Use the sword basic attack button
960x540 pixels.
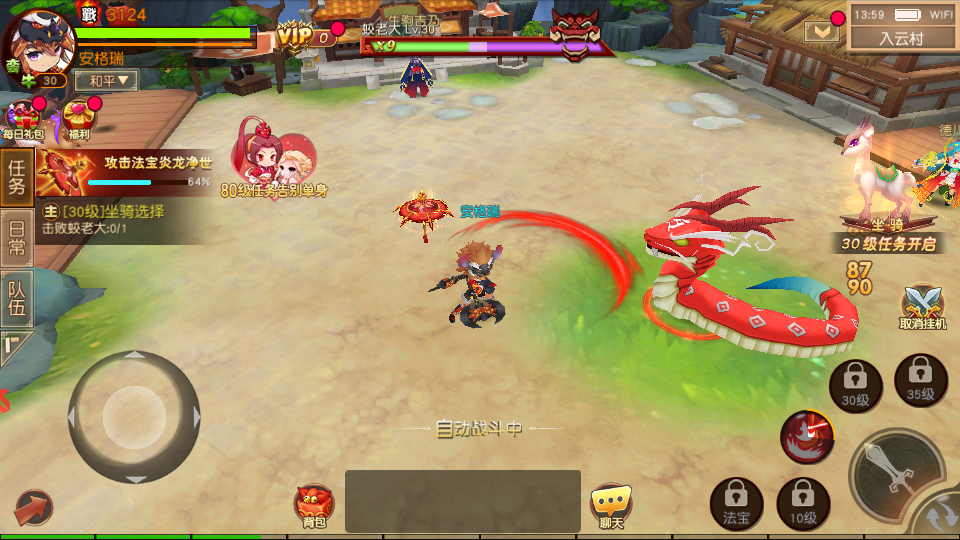coord(895,472)
